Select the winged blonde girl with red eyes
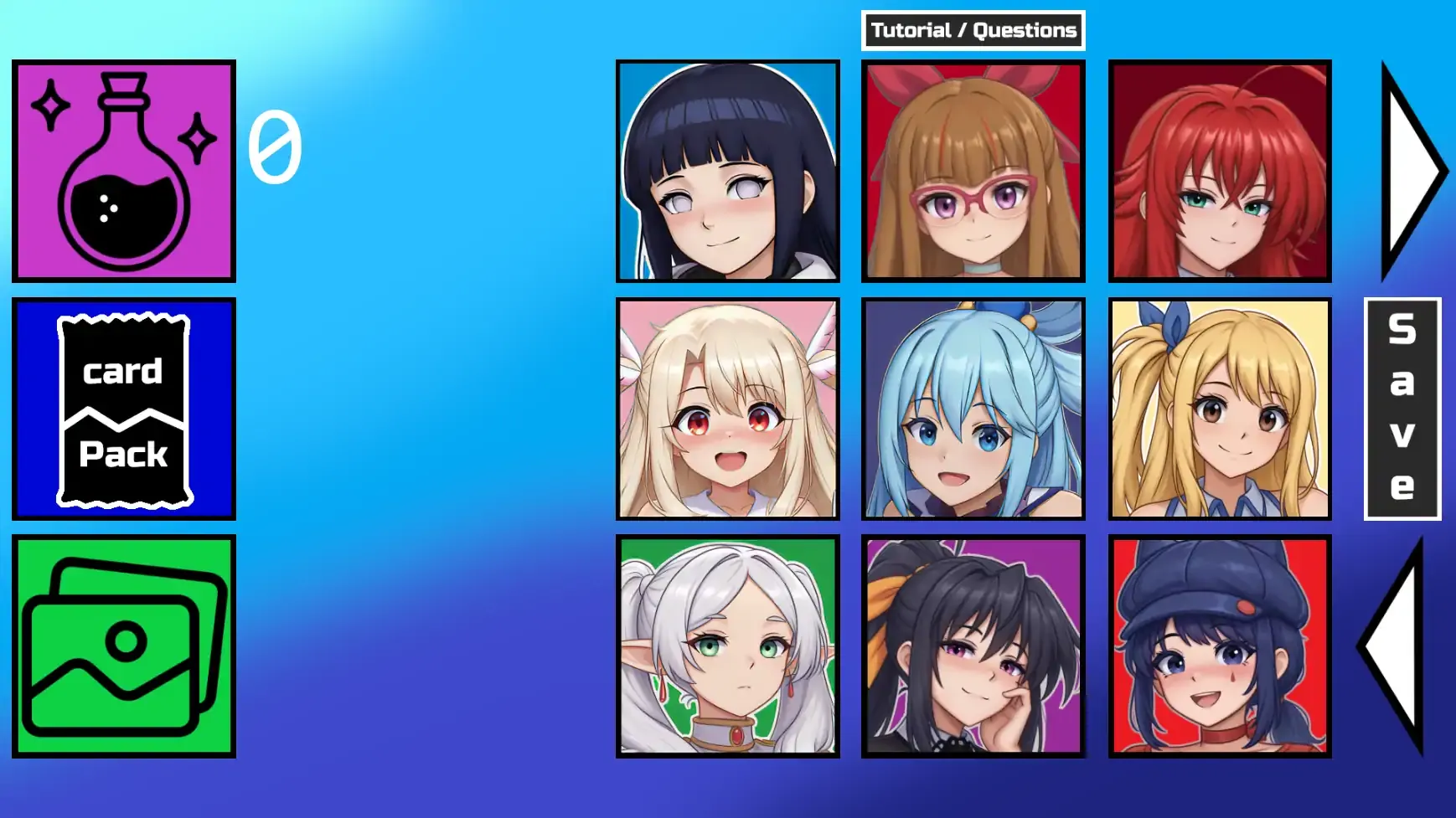The image size is (1456, 818). point(727,410)
